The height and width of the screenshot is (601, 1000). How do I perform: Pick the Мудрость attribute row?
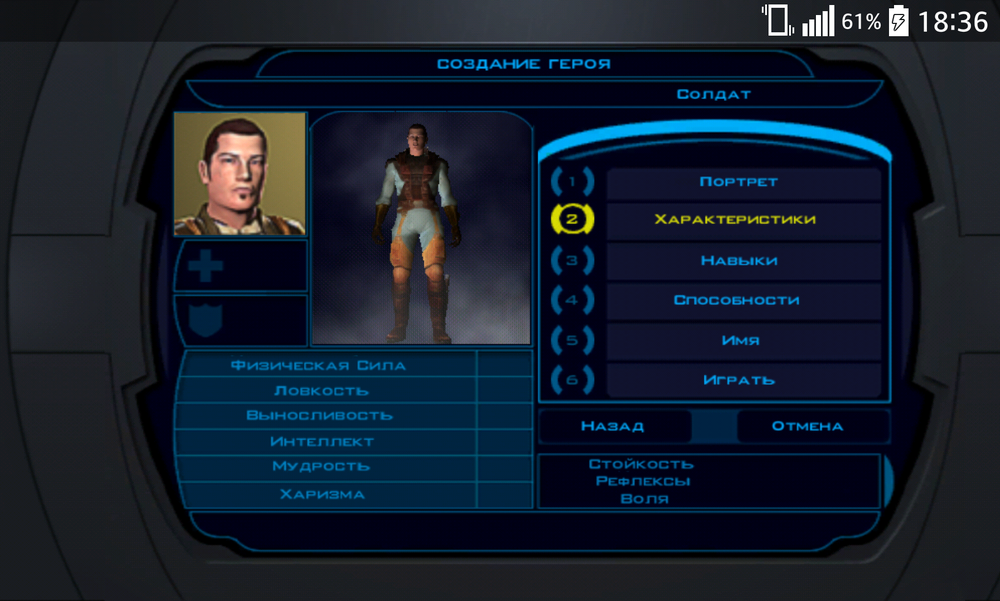click(321, 467)
